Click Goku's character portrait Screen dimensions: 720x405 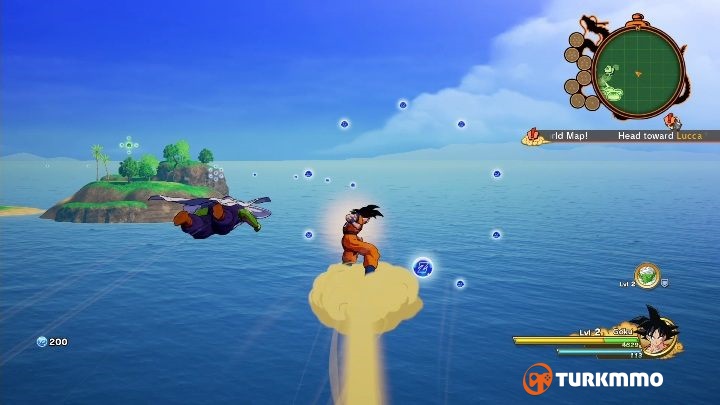tap(657, 333)
